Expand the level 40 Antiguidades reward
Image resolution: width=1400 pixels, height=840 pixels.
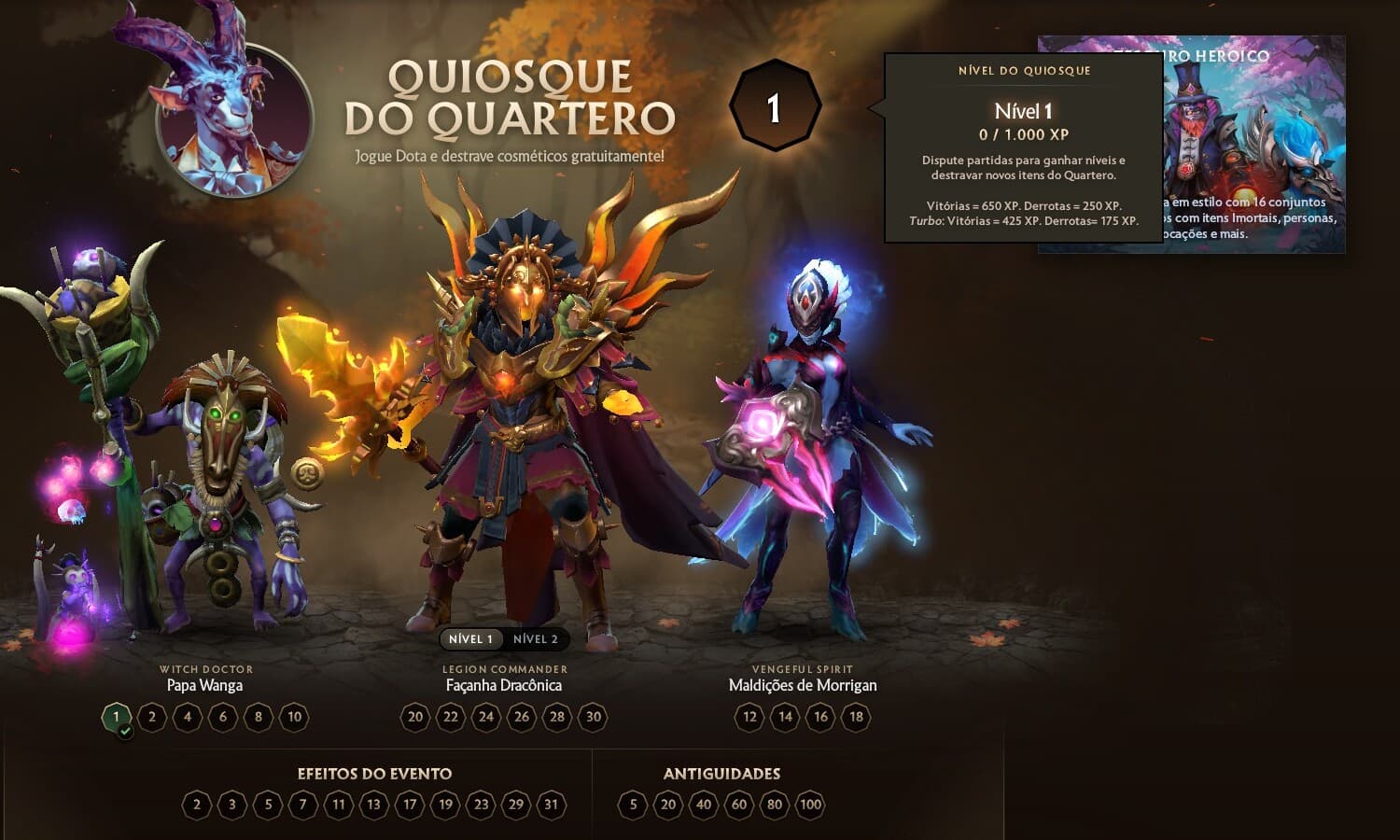coord(702,803)
